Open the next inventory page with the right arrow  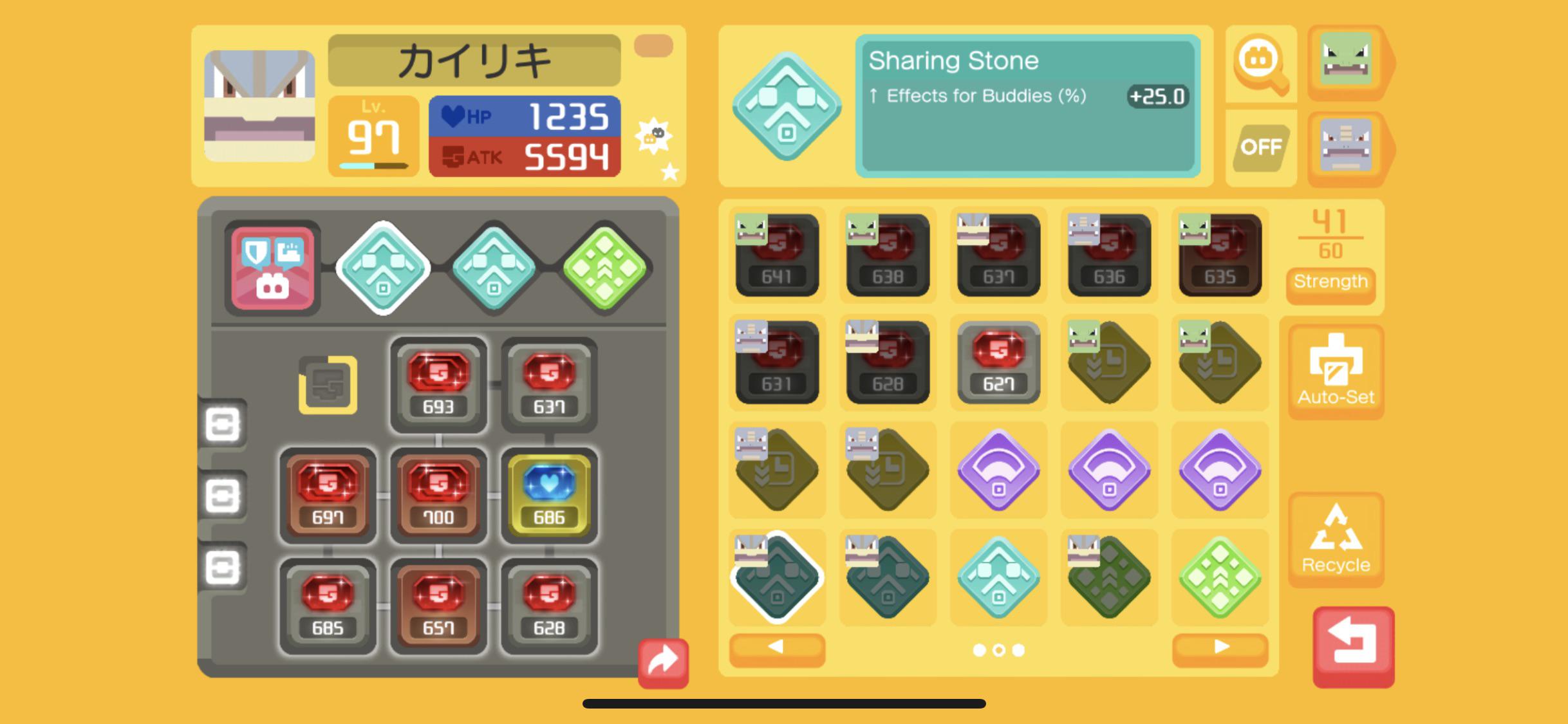[x=1218, y=649]
